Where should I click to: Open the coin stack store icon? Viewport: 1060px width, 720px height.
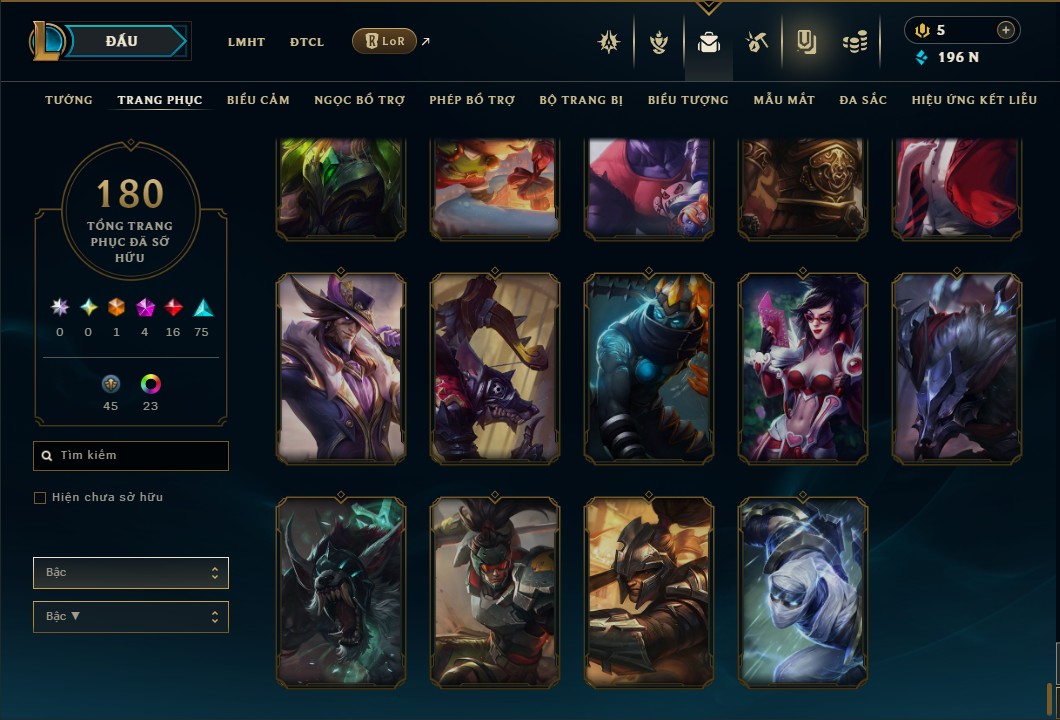(x=854, y=42)
